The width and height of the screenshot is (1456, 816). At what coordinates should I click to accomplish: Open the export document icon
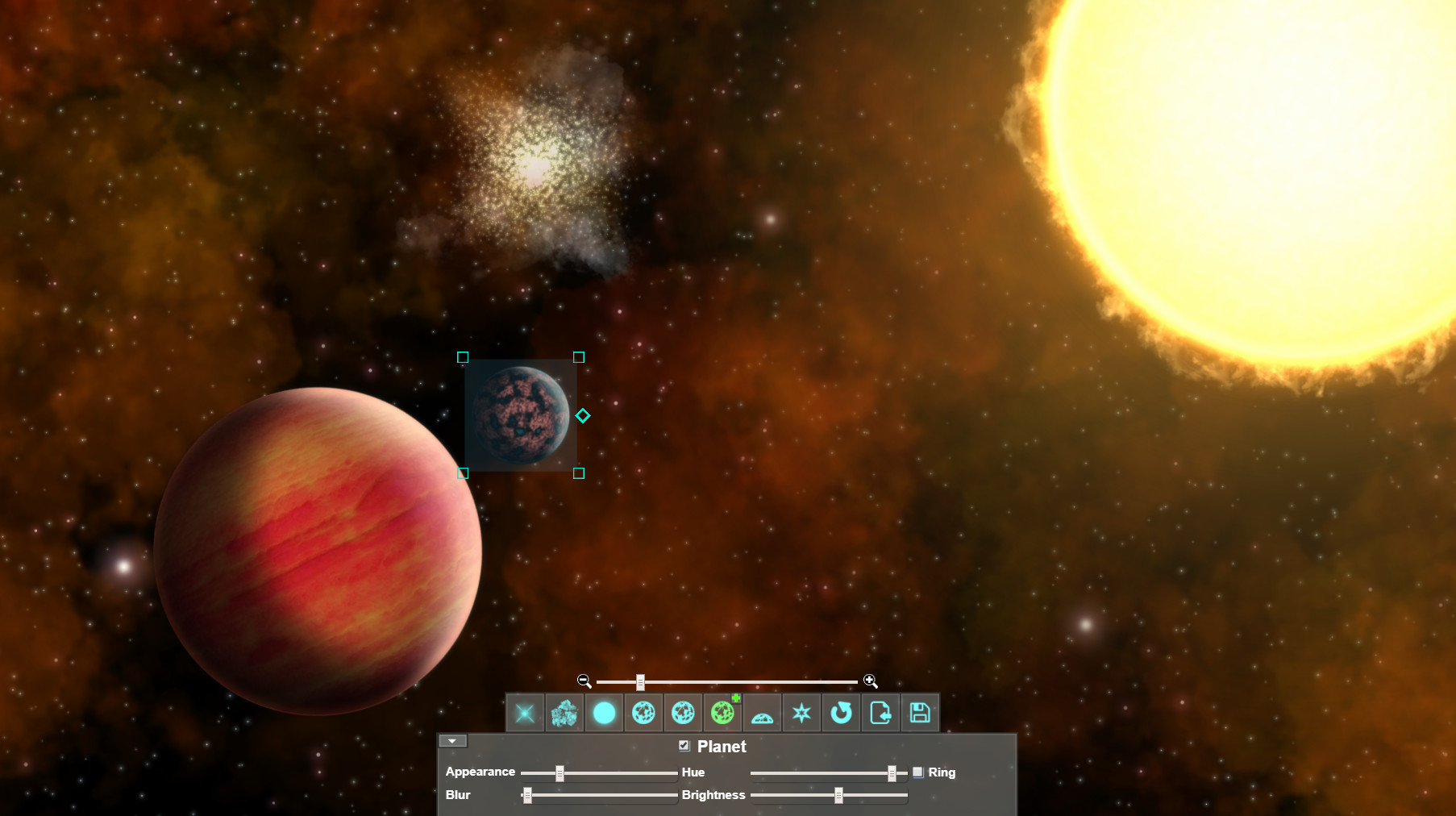point(880,712)
